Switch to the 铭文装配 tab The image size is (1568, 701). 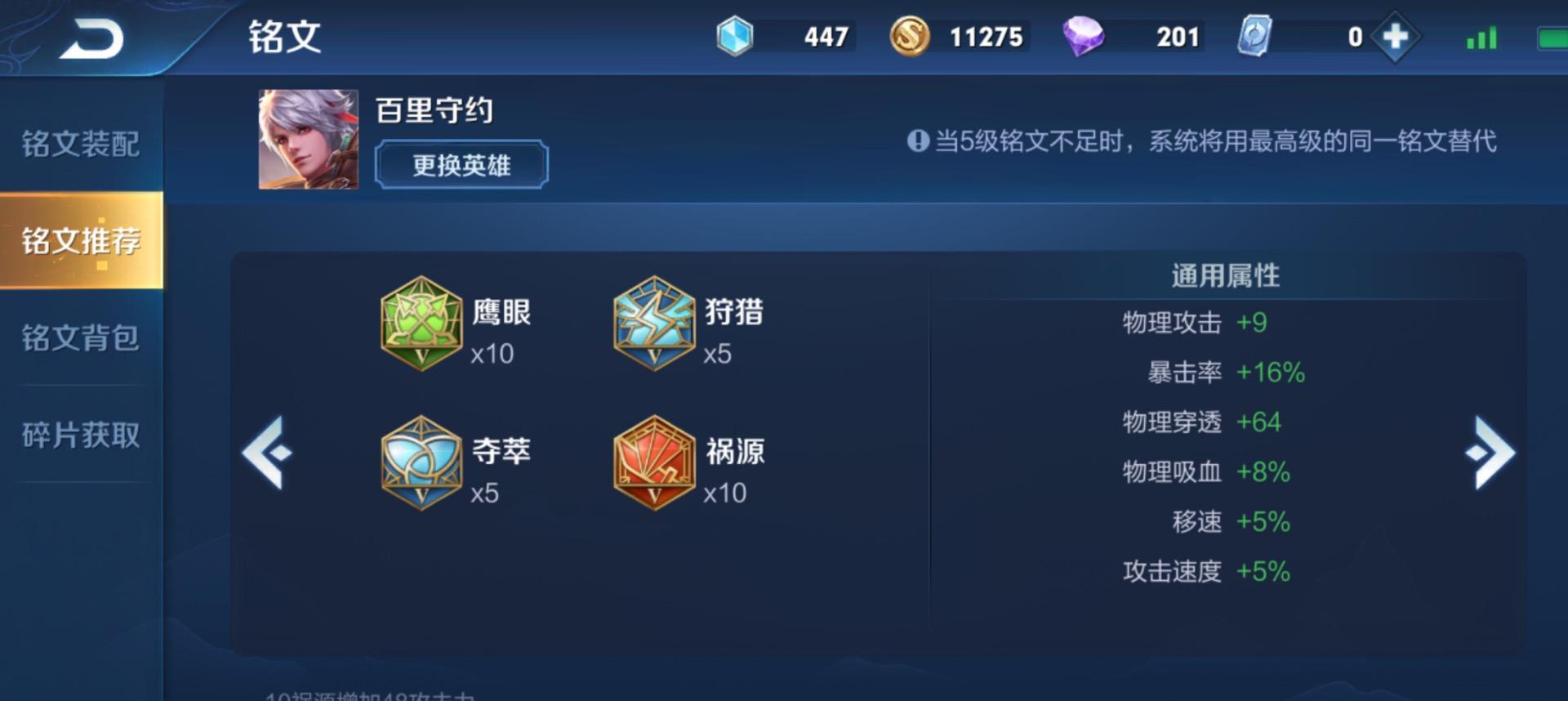(79, 144)
